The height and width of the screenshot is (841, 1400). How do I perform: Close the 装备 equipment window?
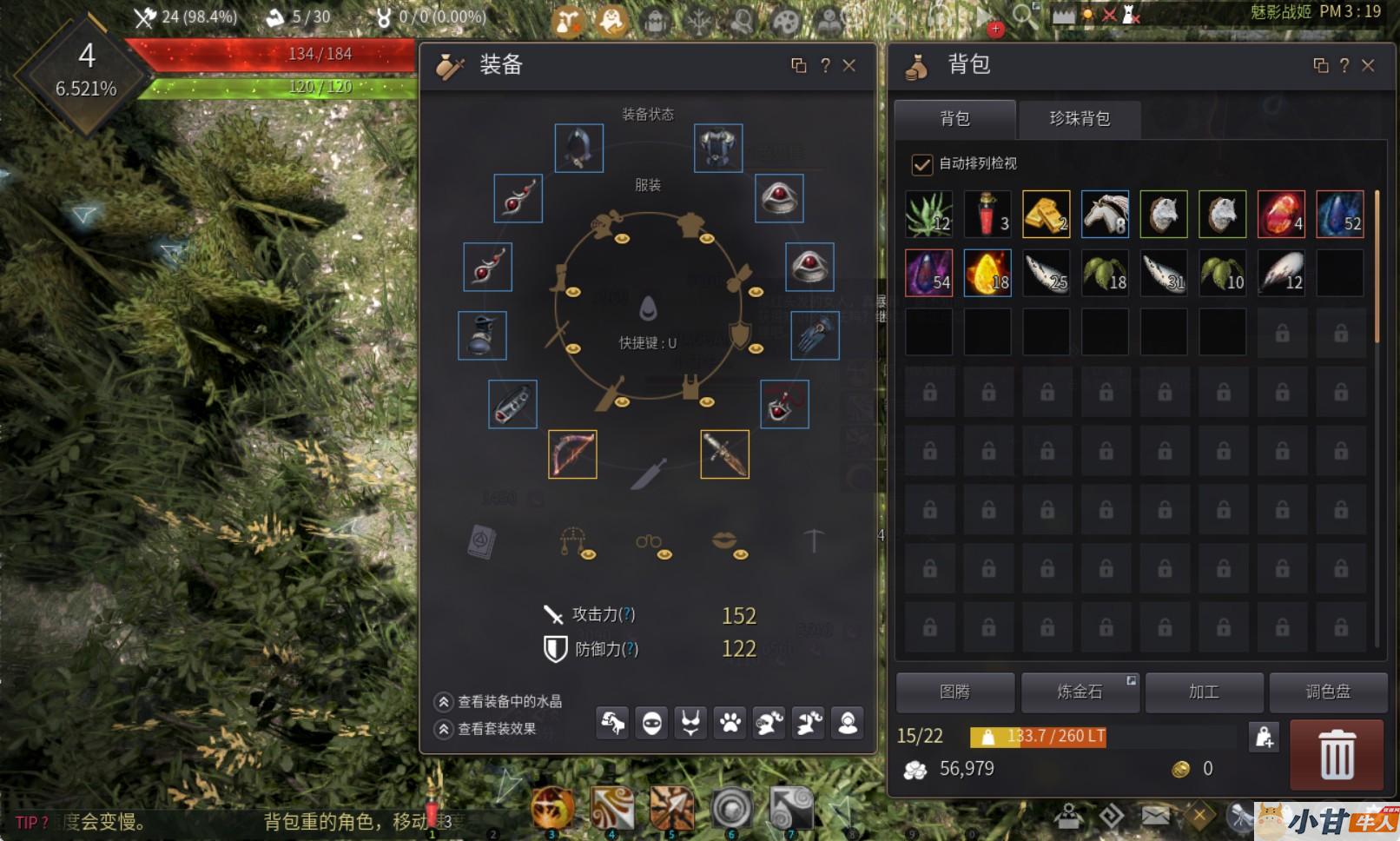click(849, 65)
